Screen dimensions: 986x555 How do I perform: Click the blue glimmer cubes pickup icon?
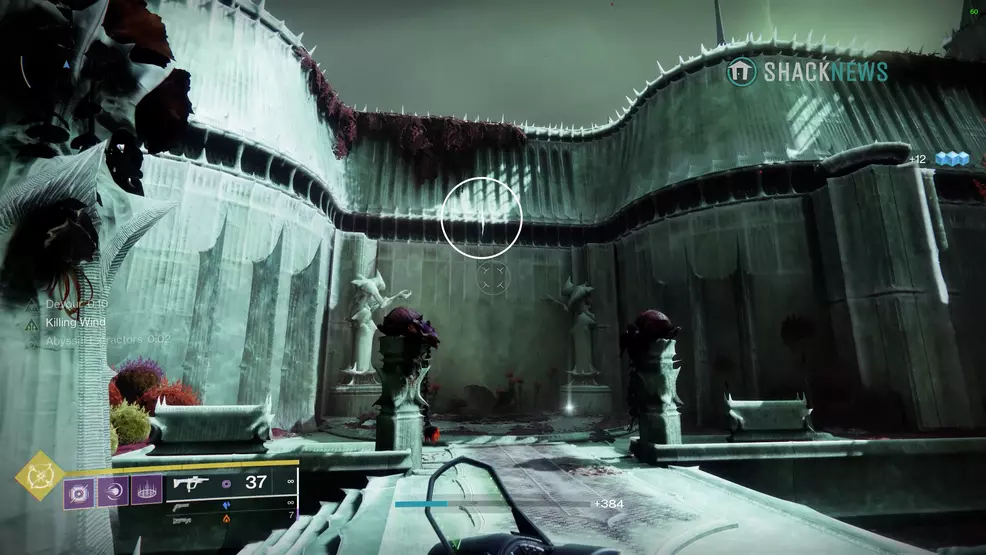tap(952, 159)
